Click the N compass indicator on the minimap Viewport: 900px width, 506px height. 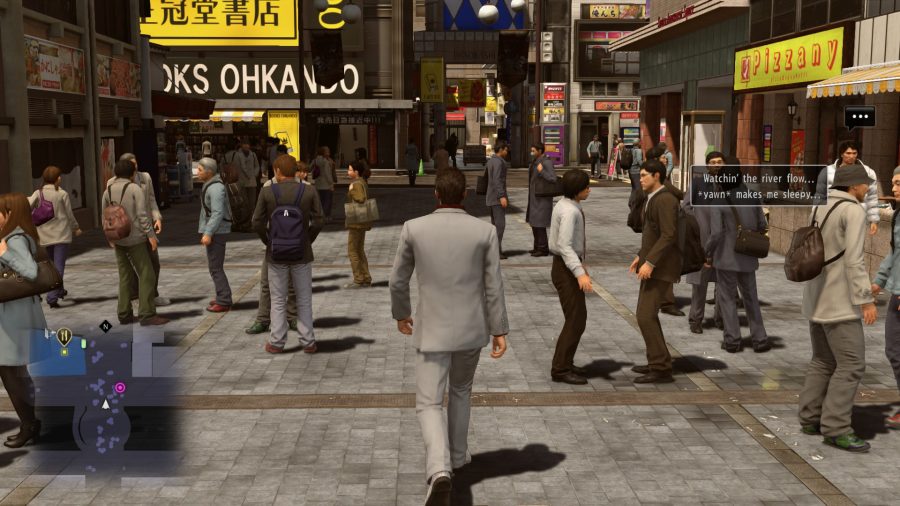105,326
